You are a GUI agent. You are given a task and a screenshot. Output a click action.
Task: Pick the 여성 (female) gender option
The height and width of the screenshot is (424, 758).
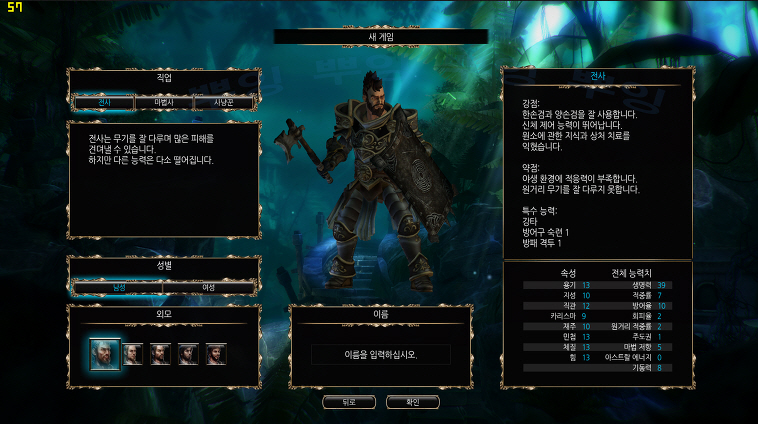pyautogui.click(x=208, y=287)
